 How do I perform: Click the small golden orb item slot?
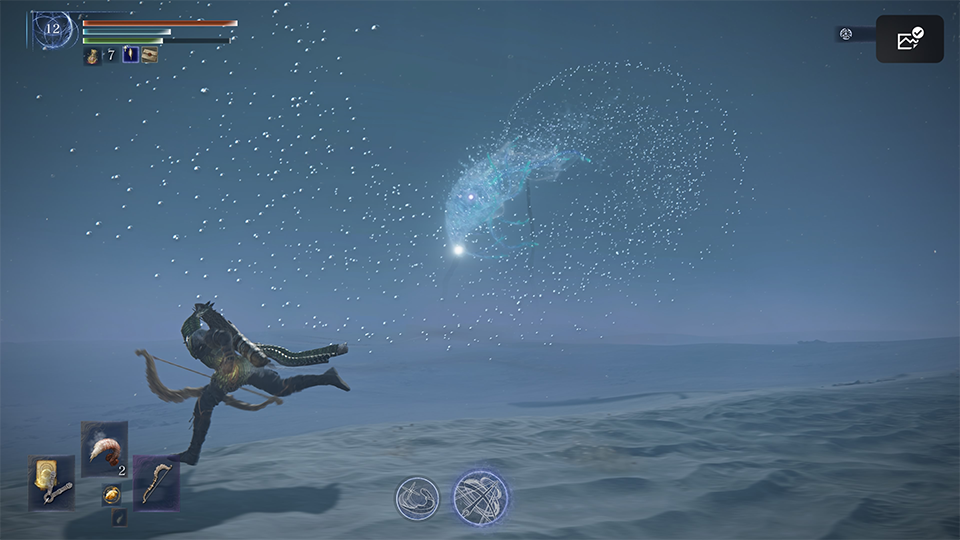pyautogui.click(x=112, y=494)
